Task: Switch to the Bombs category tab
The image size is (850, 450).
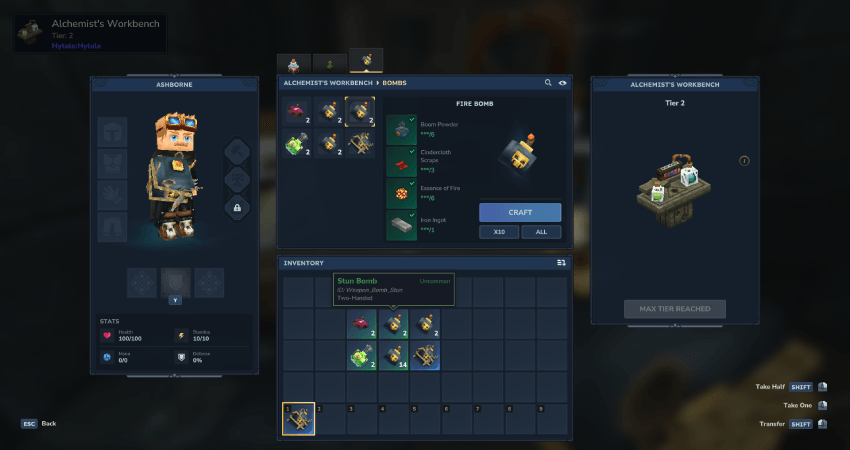Action: (x=366, y=62)
